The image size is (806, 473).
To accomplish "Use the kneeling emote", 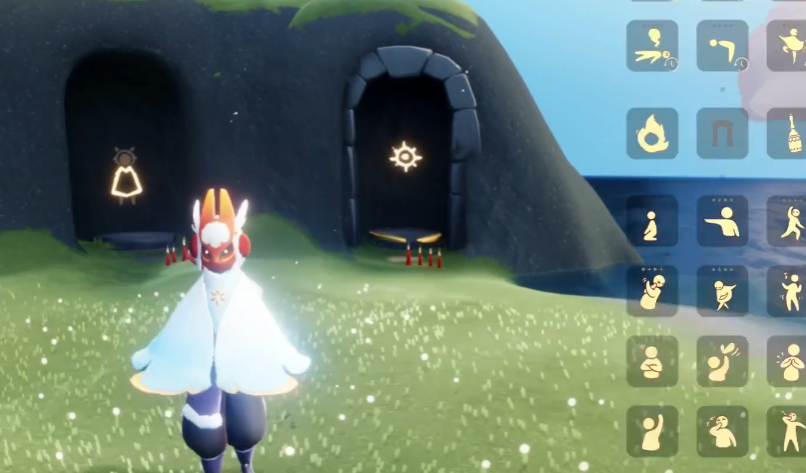I will point(652,221).
